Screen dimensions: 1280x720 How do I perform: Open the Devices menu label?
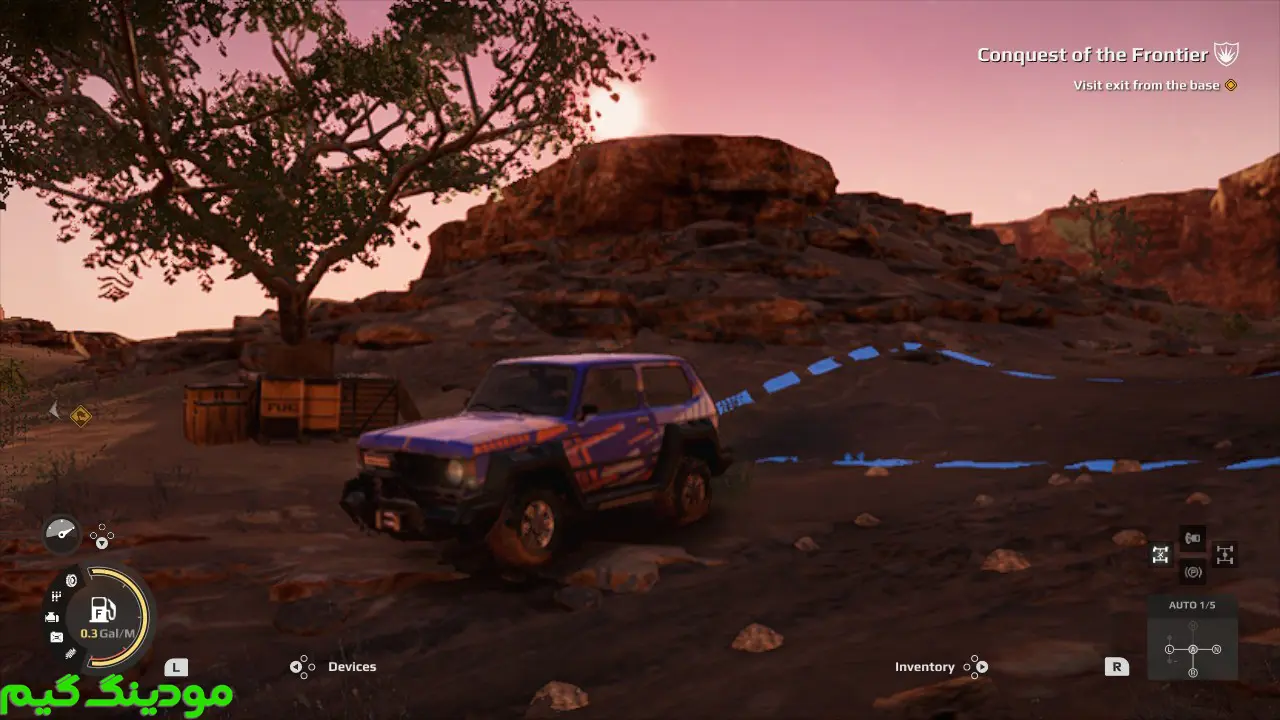pos(352,667)
